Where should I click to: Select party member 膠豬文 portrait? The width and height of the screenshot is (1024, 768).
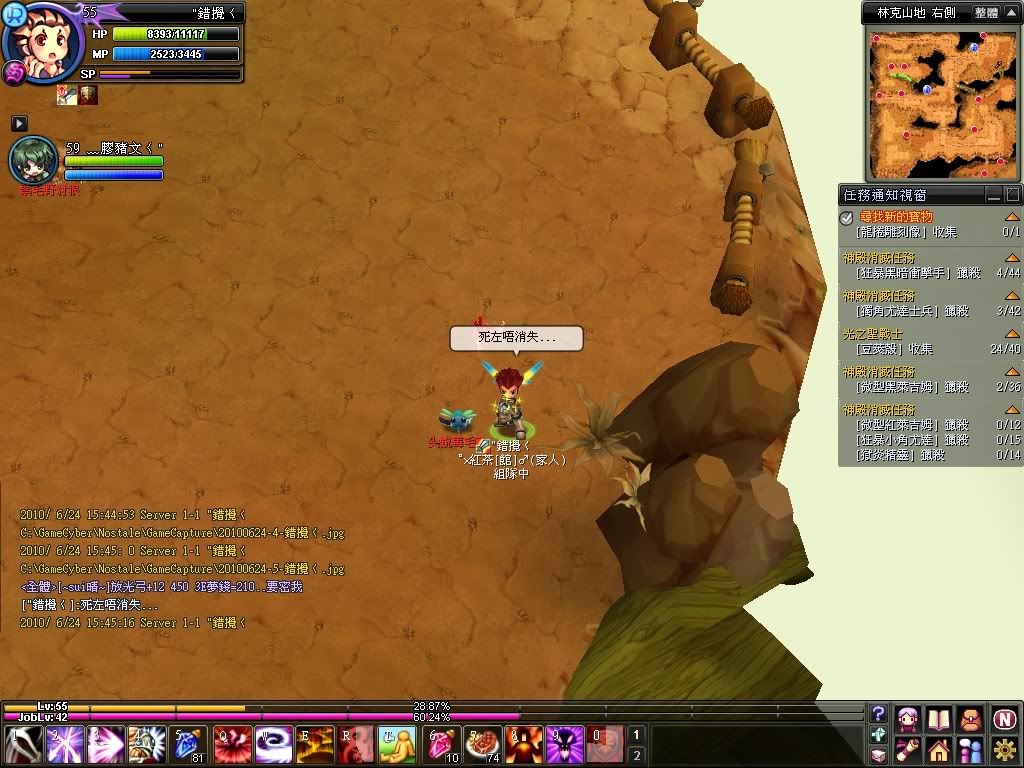34,160
